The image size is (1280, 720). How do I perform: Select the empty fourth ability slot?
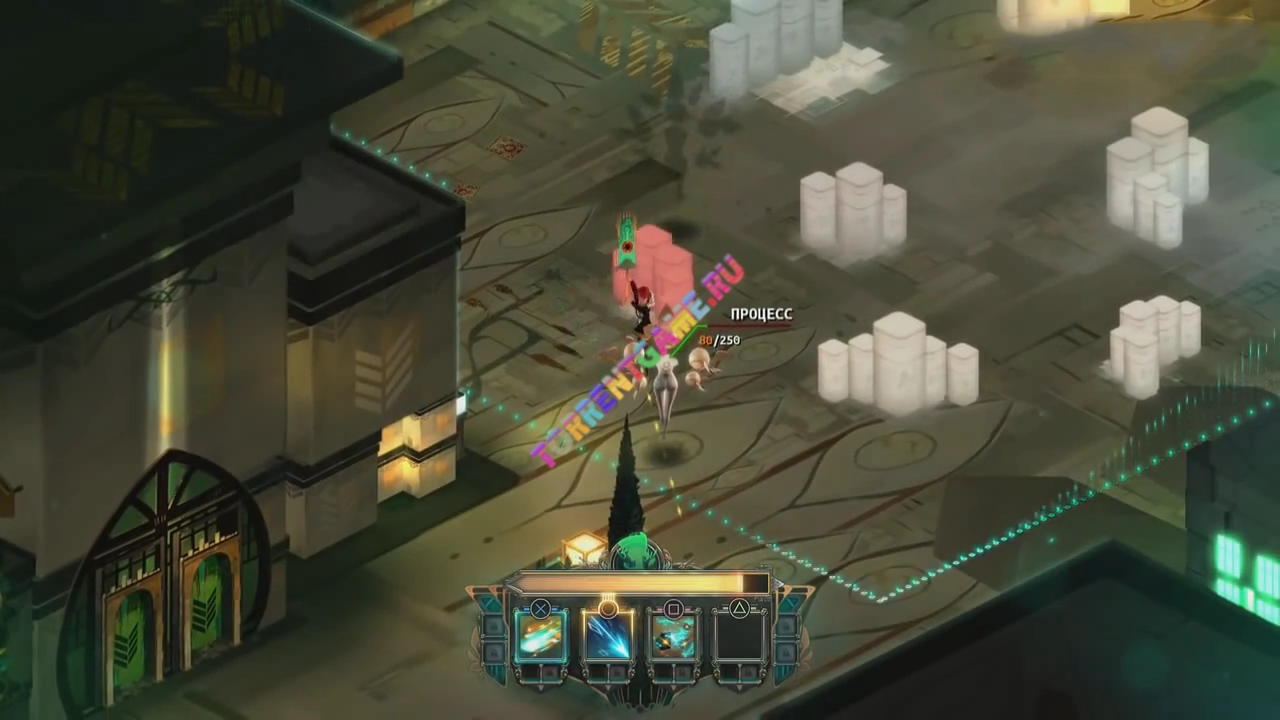[738, 638]
